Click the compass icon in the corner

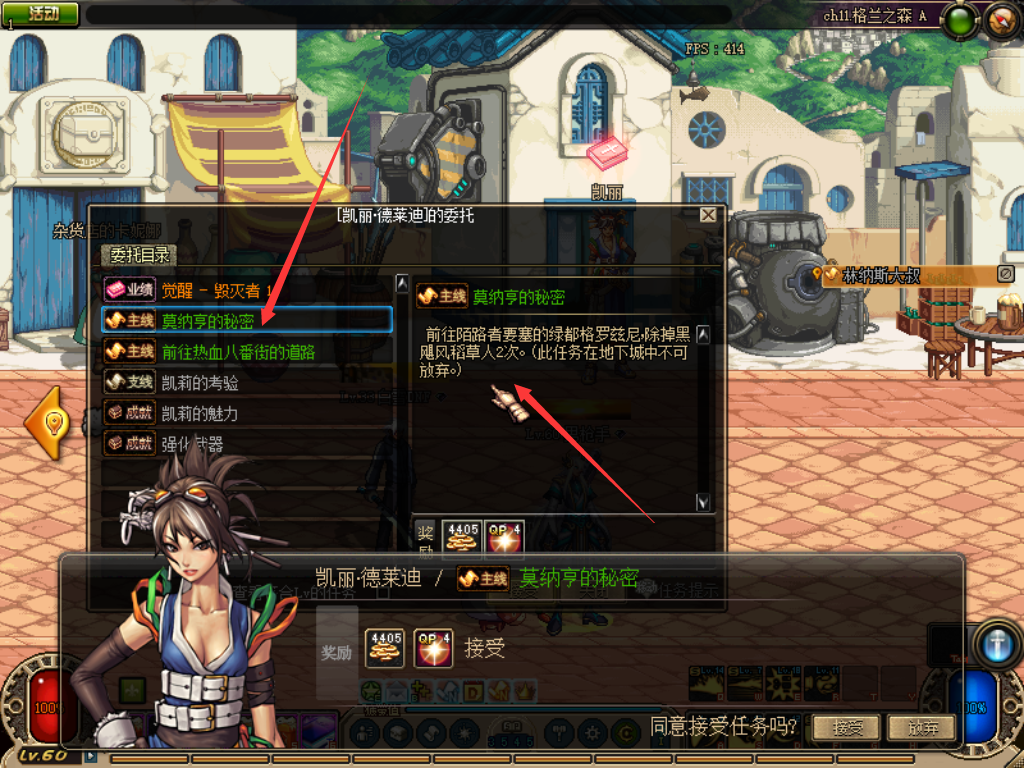pyautogui.click(x=1002, y=18)
